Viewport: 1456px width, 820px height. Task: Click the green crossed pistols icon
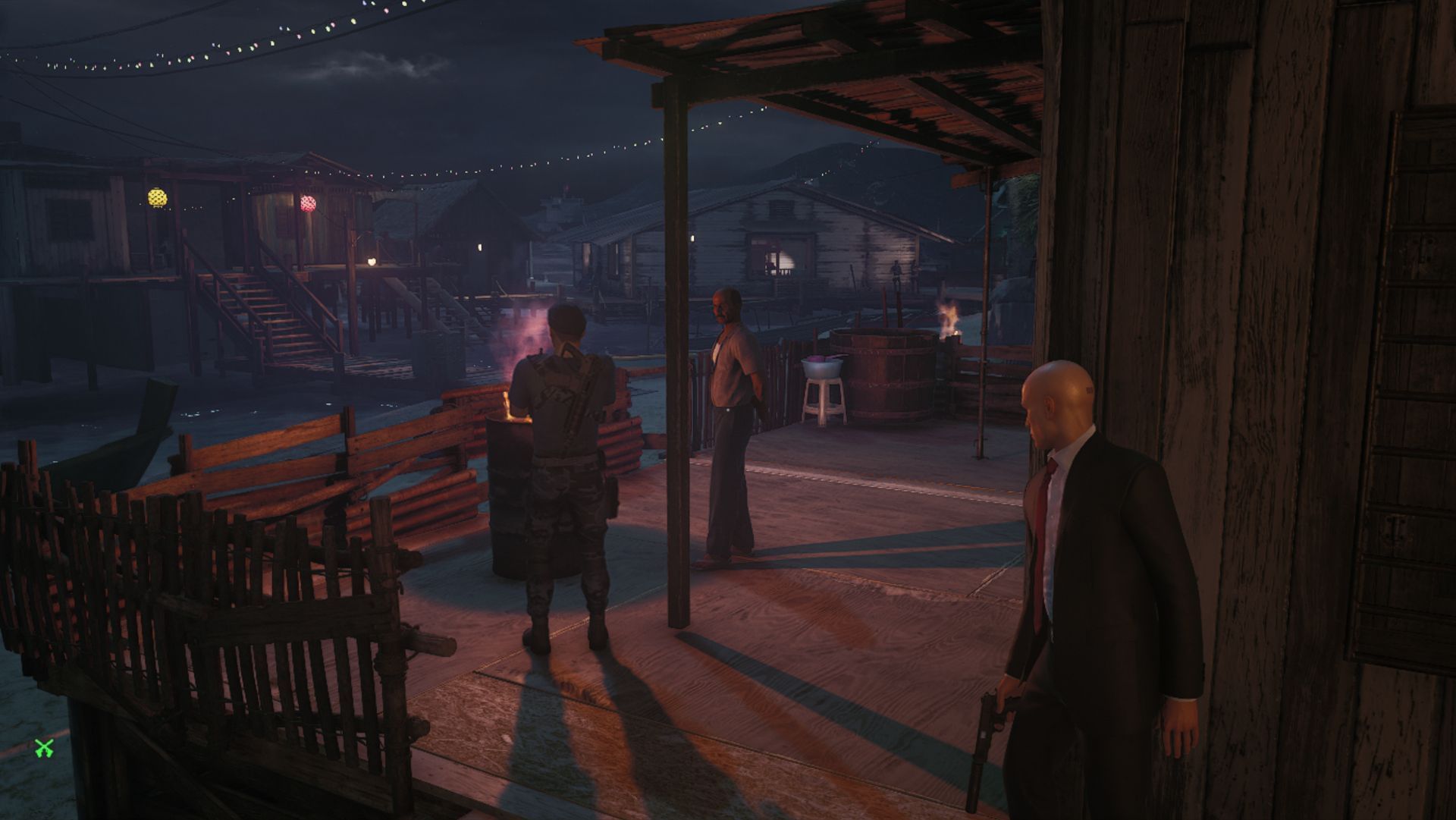coord(44,749)
